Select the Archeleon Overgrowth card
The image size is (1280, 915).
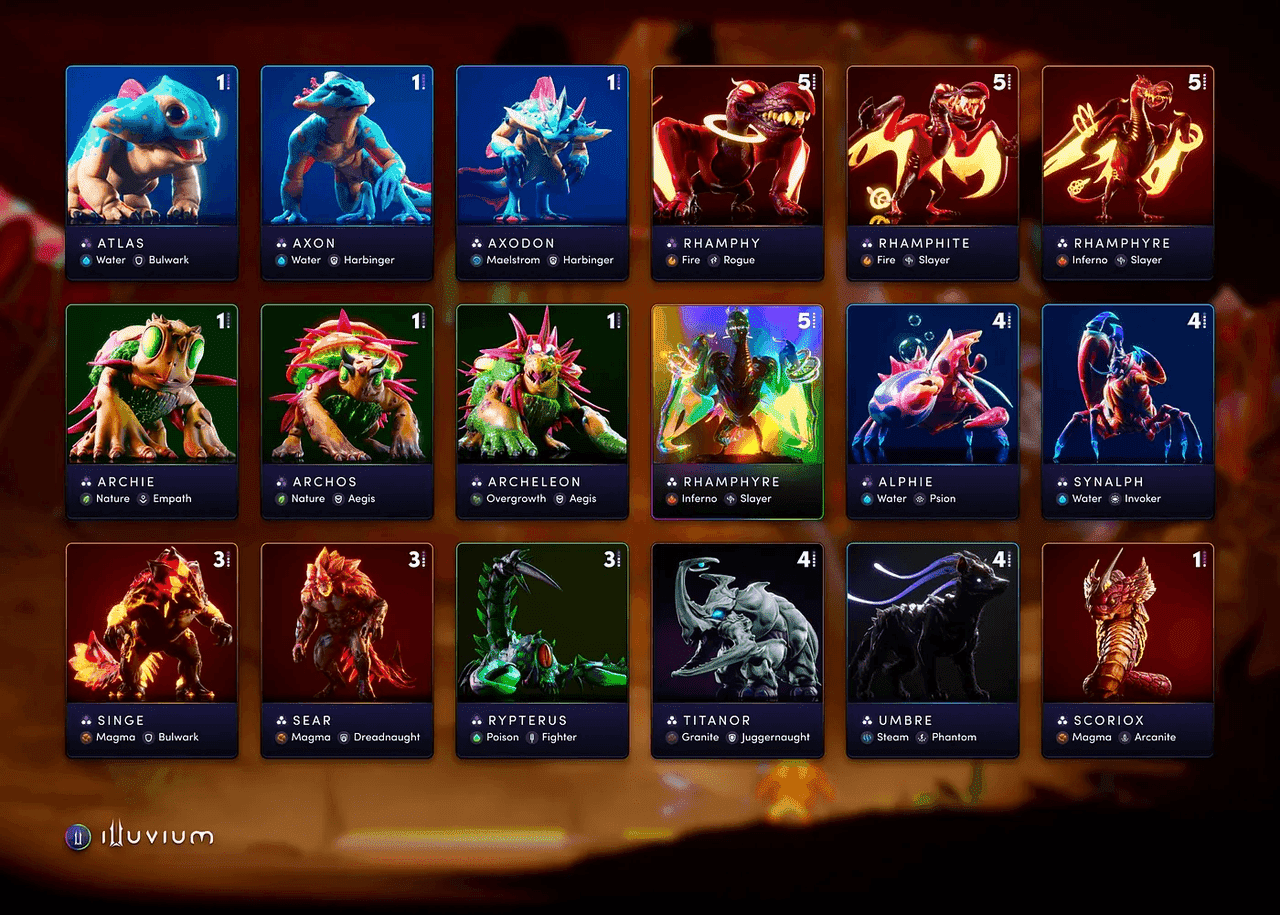pyautogui.click(x=542, y=411)
